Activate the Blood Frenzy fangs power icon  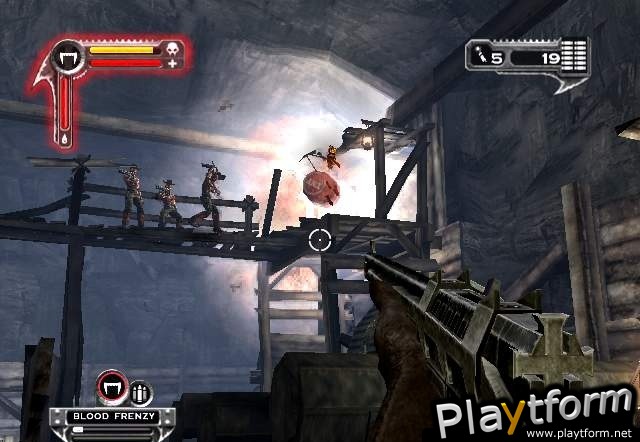(110, 388)
